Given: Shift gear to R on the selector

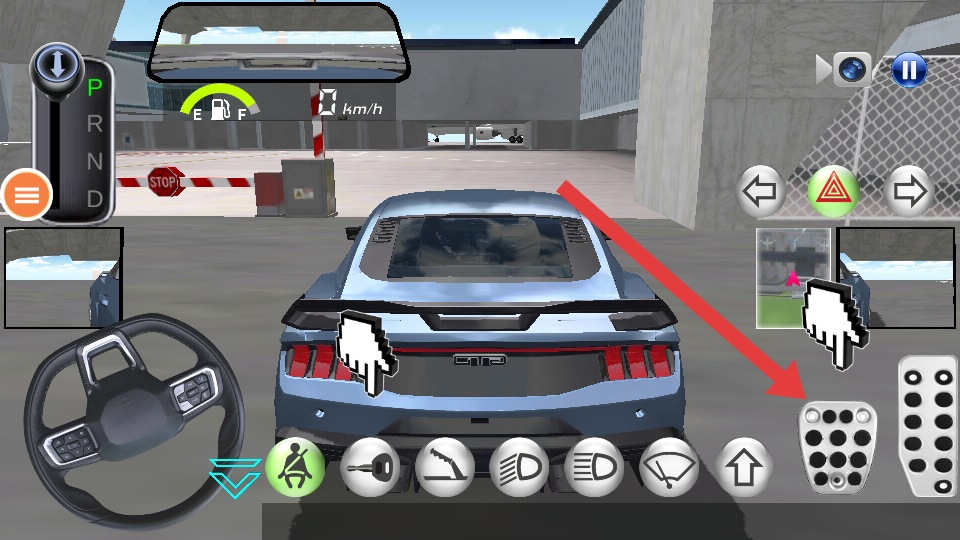Looking at the screenshot, I should (x=95, y=125).
